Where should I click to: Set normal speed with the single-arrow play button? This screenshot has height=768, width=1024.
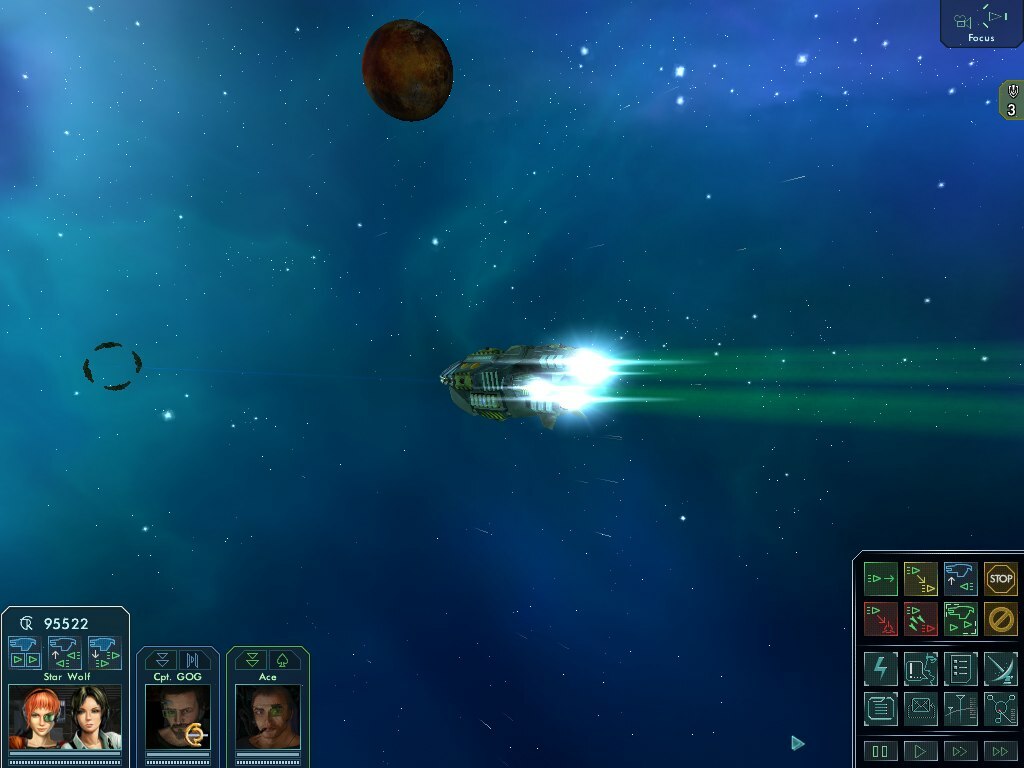pos(920,751)
